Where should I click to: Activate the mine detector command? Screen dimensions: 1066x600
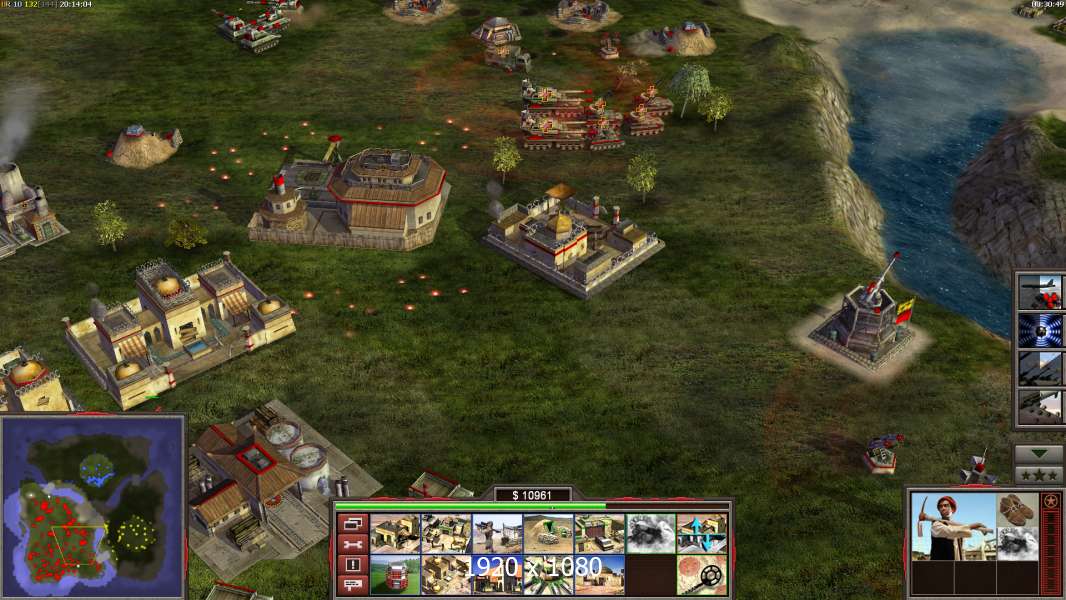[x=702, y=575]
